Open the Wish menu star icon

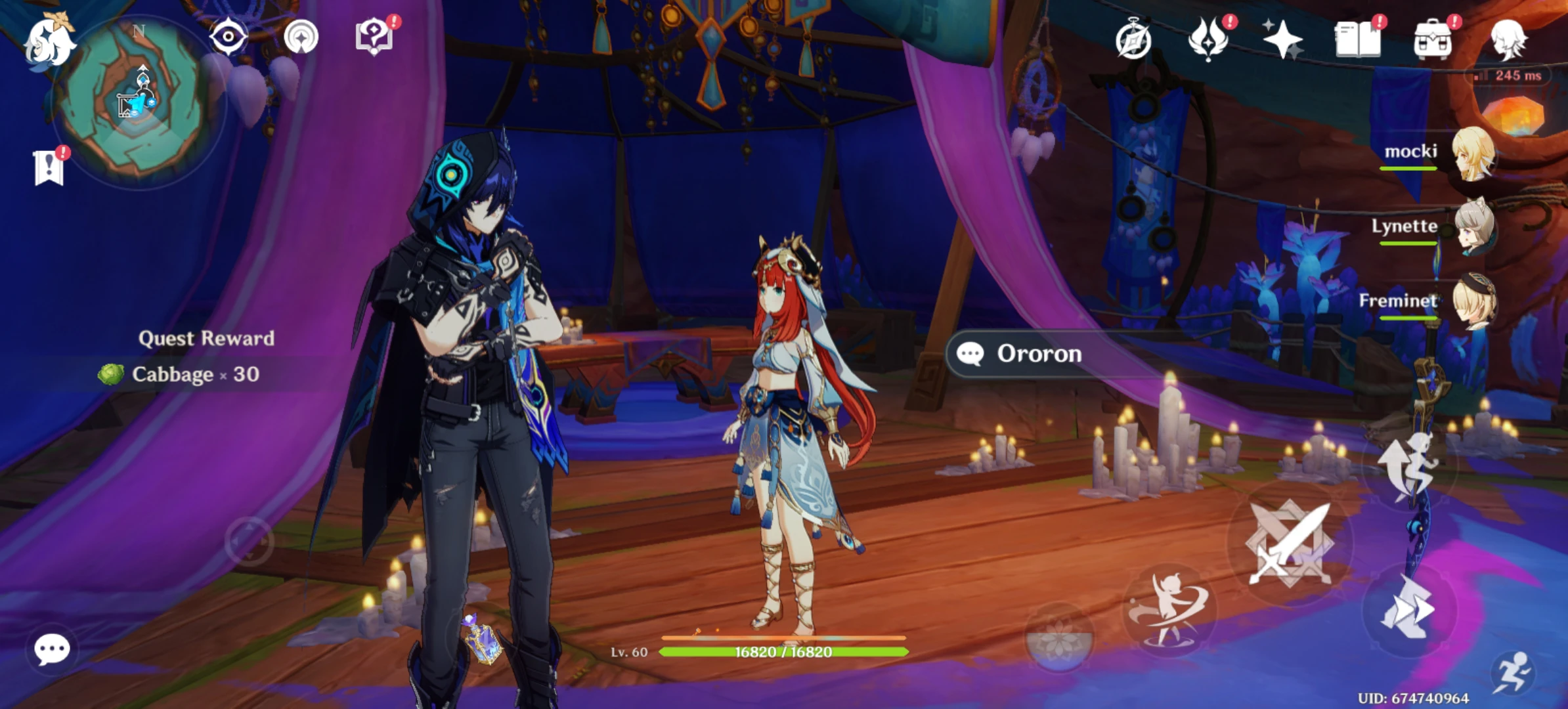[x=1284, y=41]
